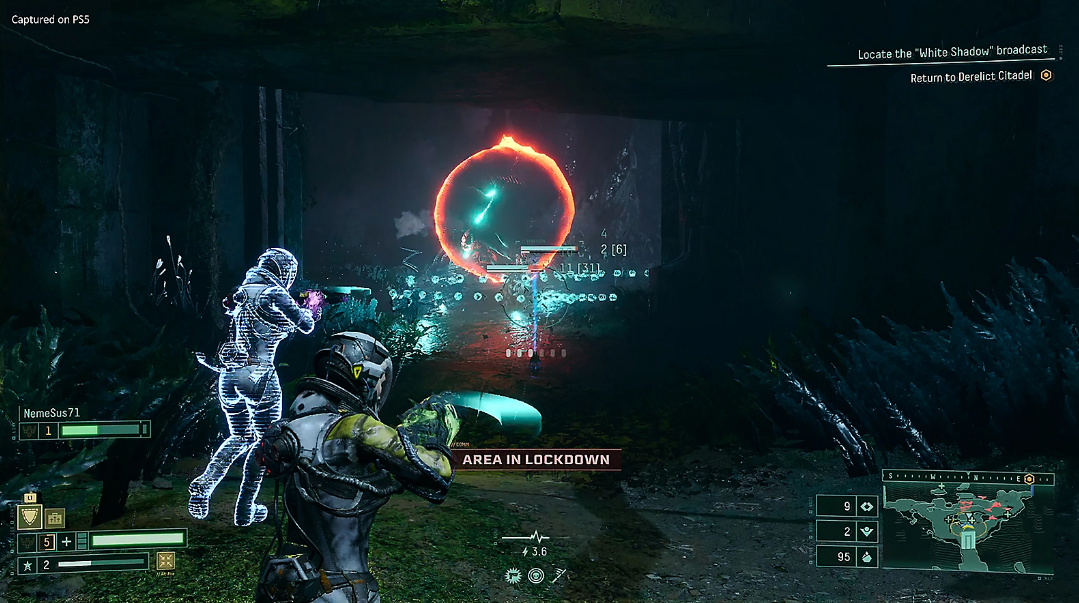Click the Return to Derelict Citadel objective
The image size is (1079, 603).
point(971,77)
